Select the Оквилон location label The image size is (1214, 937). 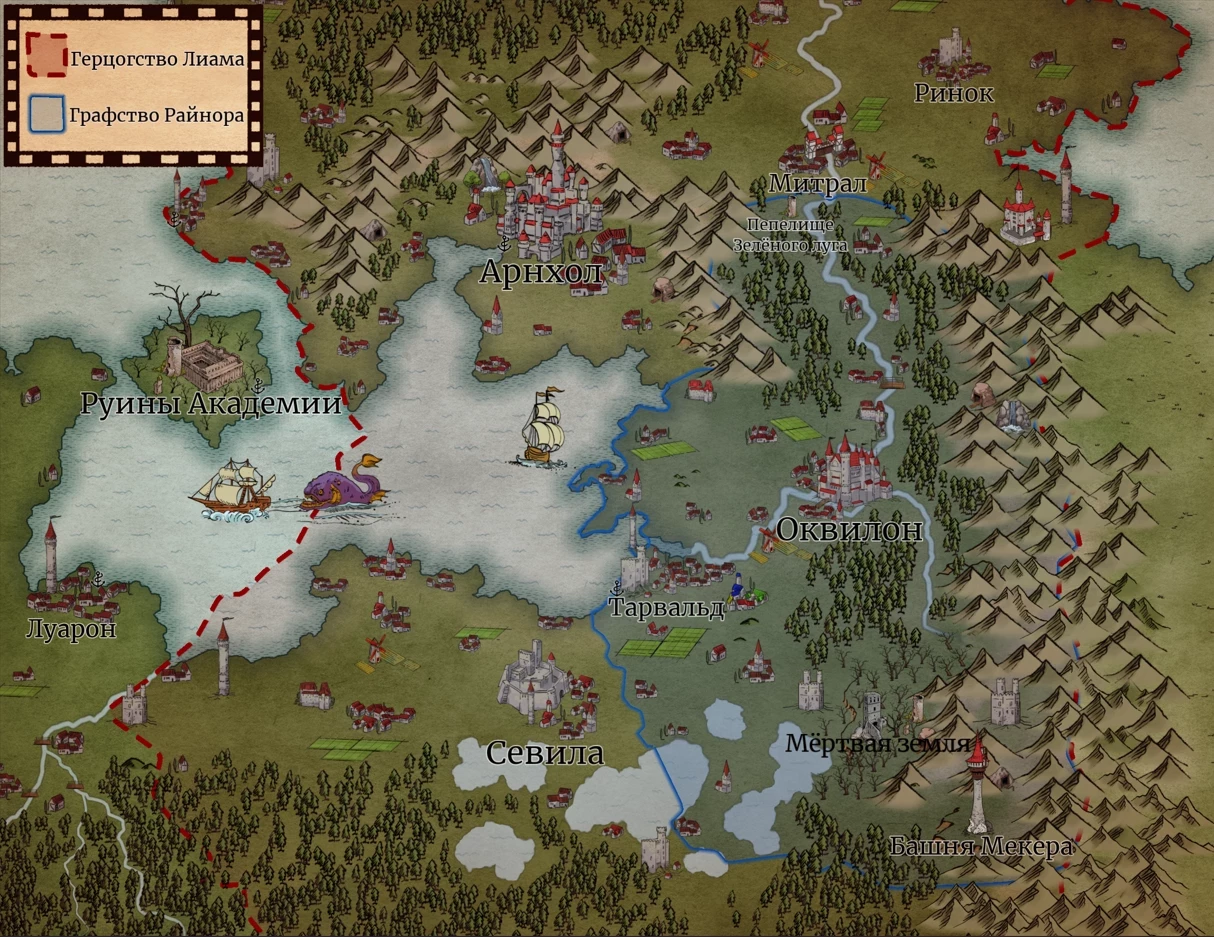(849, 530)
